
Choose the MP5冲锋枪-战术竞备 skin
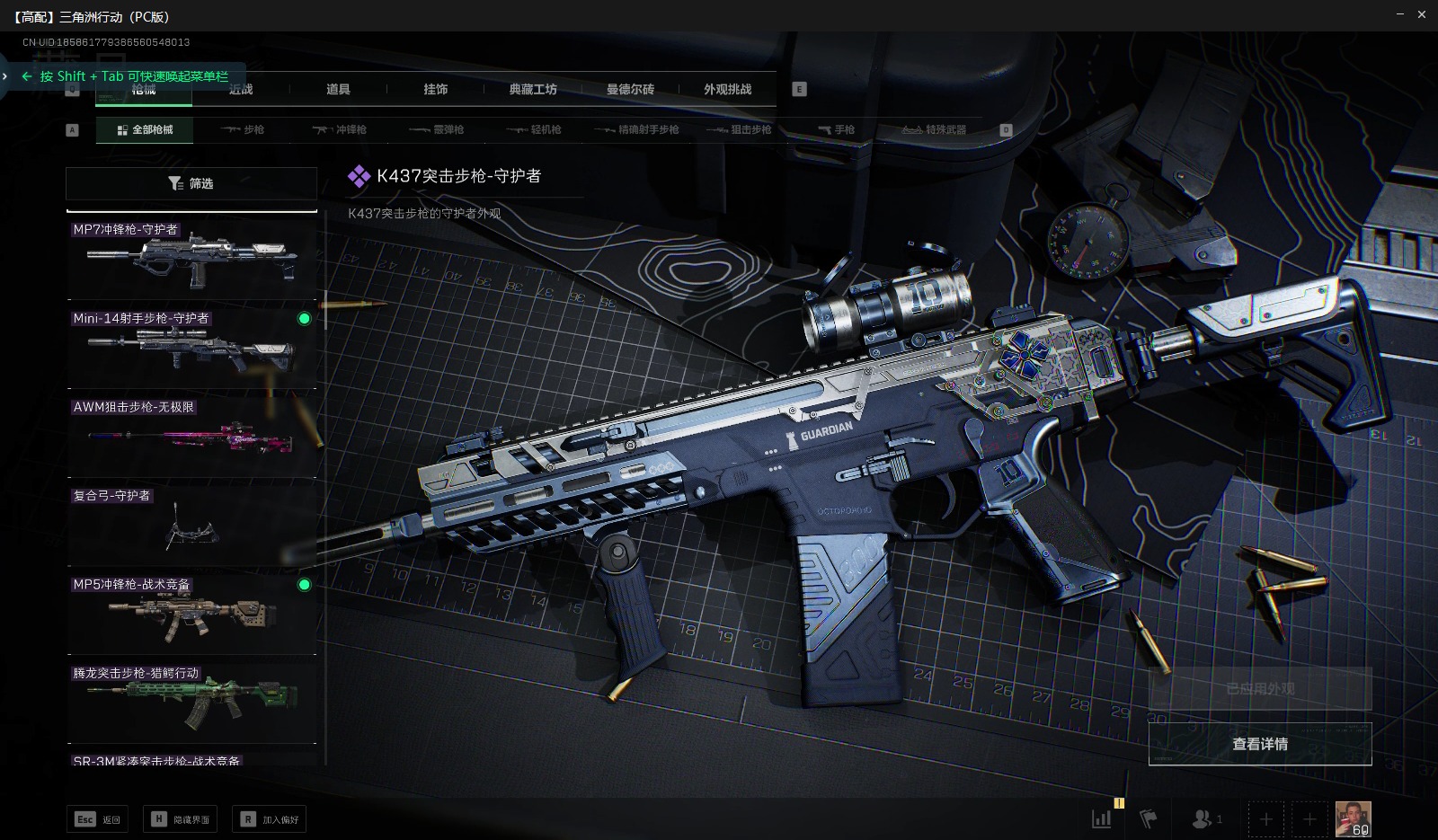tap(191, 613)
